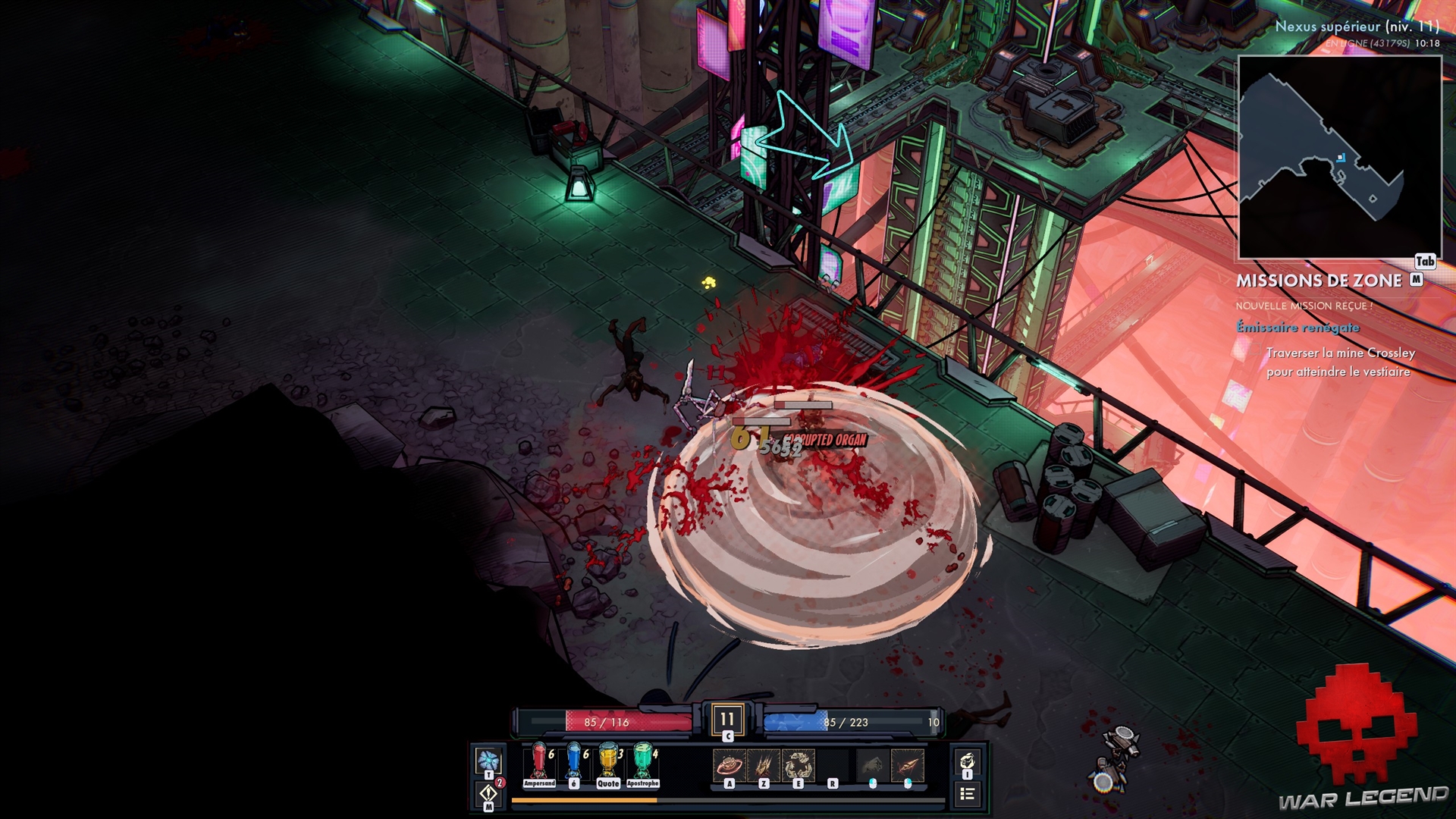Open the Missions de zone panel
Screen dimensions: 1456x819
click(x=1319, y=281)
